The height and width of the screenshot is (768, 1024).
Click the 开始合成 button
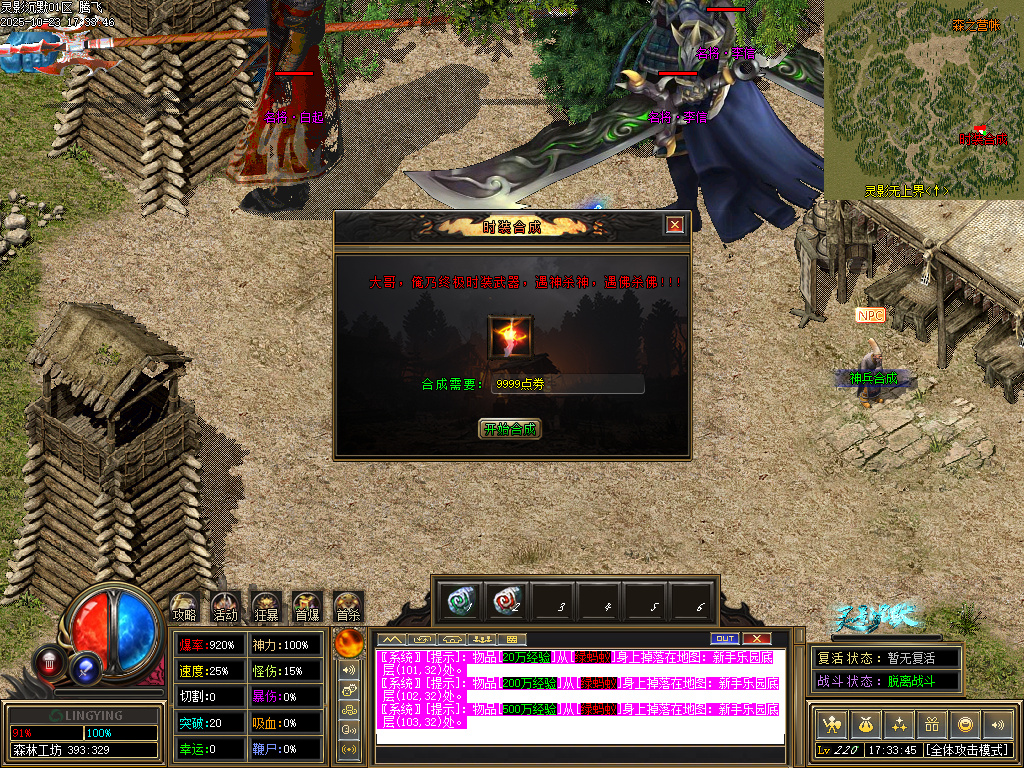[510, 429]
